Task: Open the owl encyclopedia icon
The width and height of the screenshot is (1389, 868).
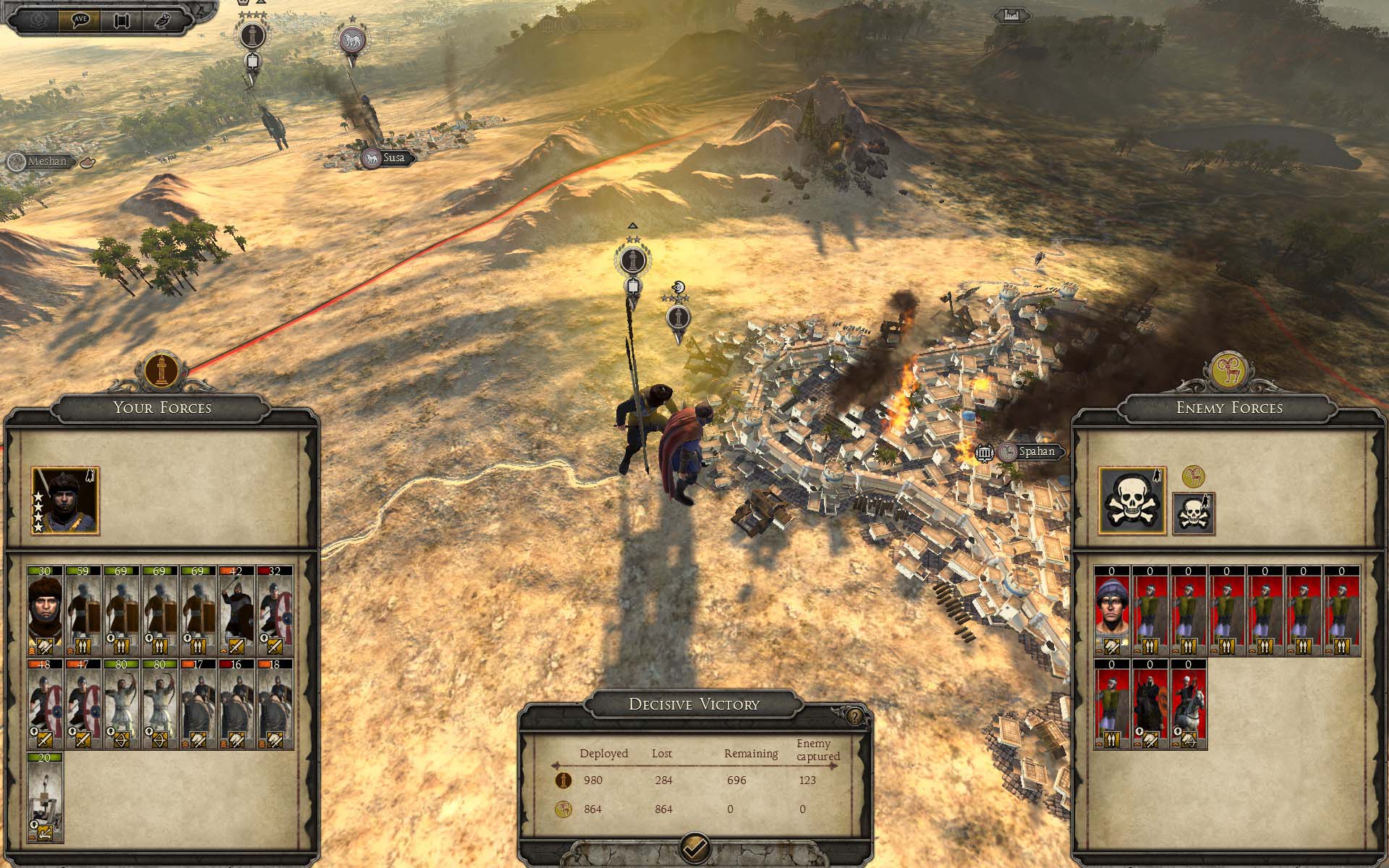Action: coord(163,19)
